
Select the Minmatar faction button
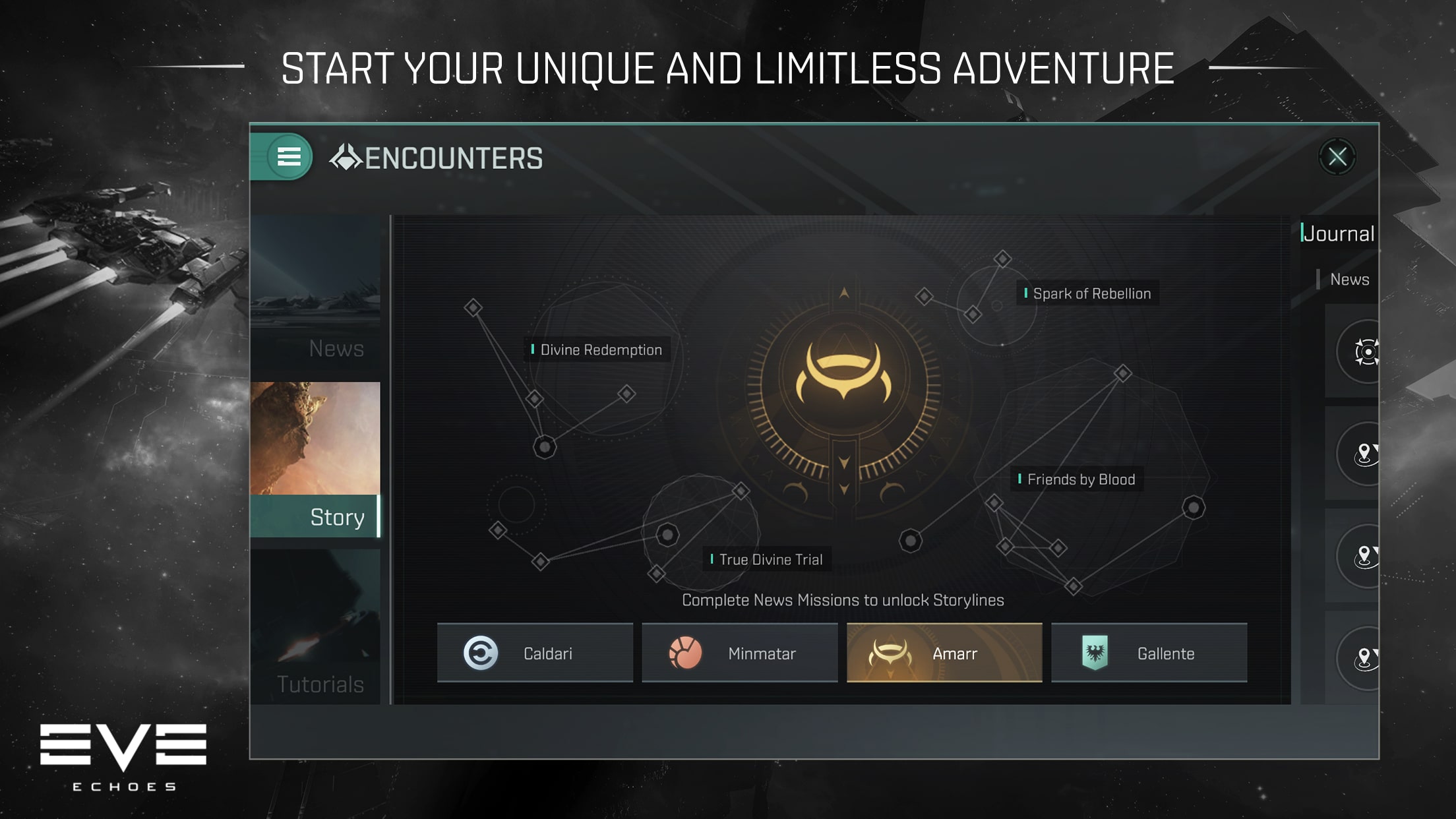click(739, 653)
